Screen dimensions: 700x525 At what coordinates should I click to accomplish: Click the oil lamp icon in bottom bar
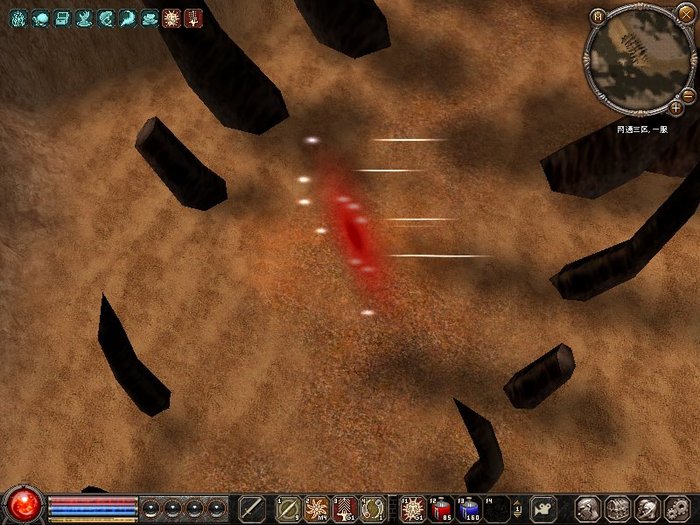543,507
